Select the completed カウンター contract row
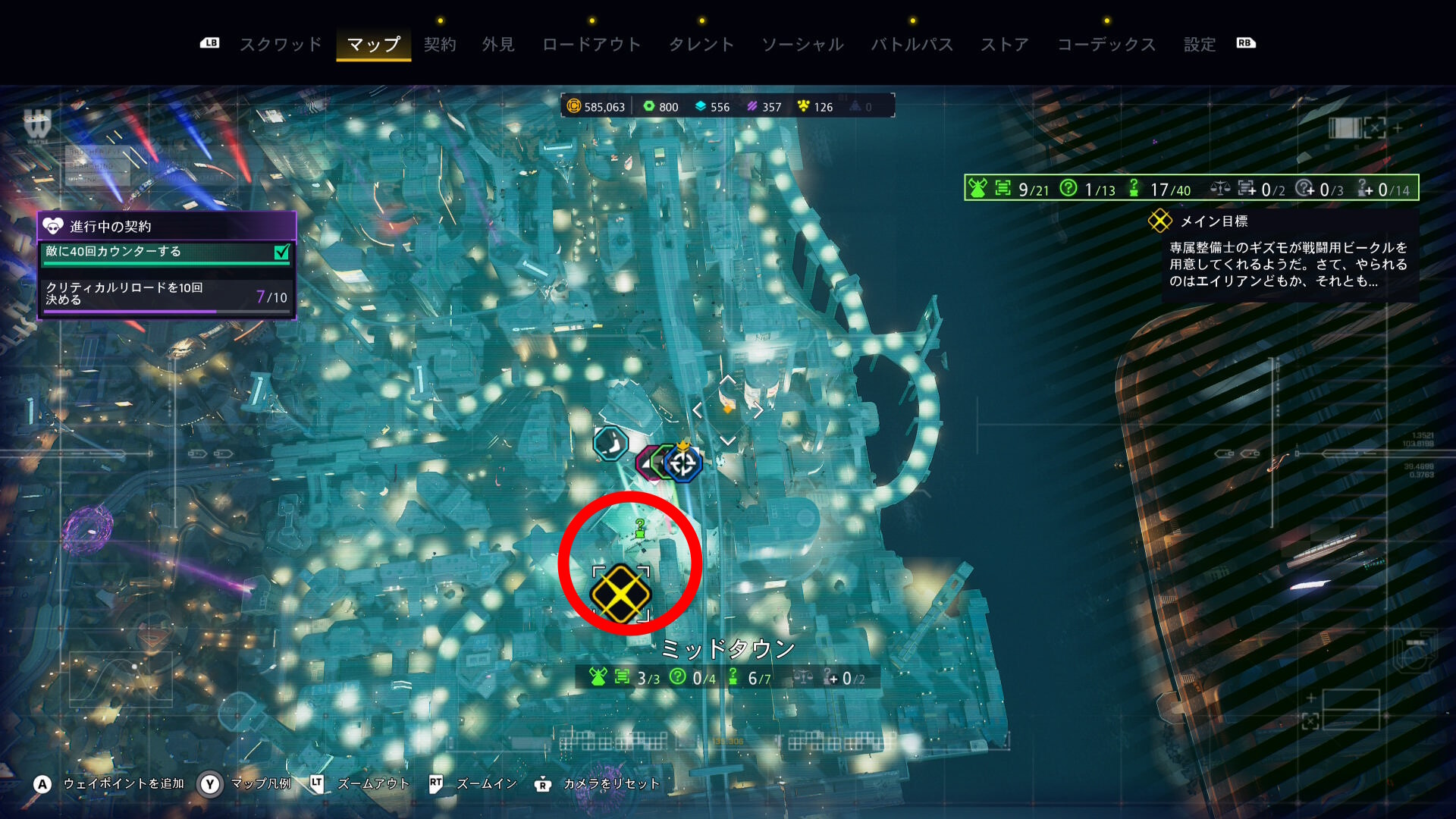The height and width of the screenshot is (819, 1456). (167, 252)
